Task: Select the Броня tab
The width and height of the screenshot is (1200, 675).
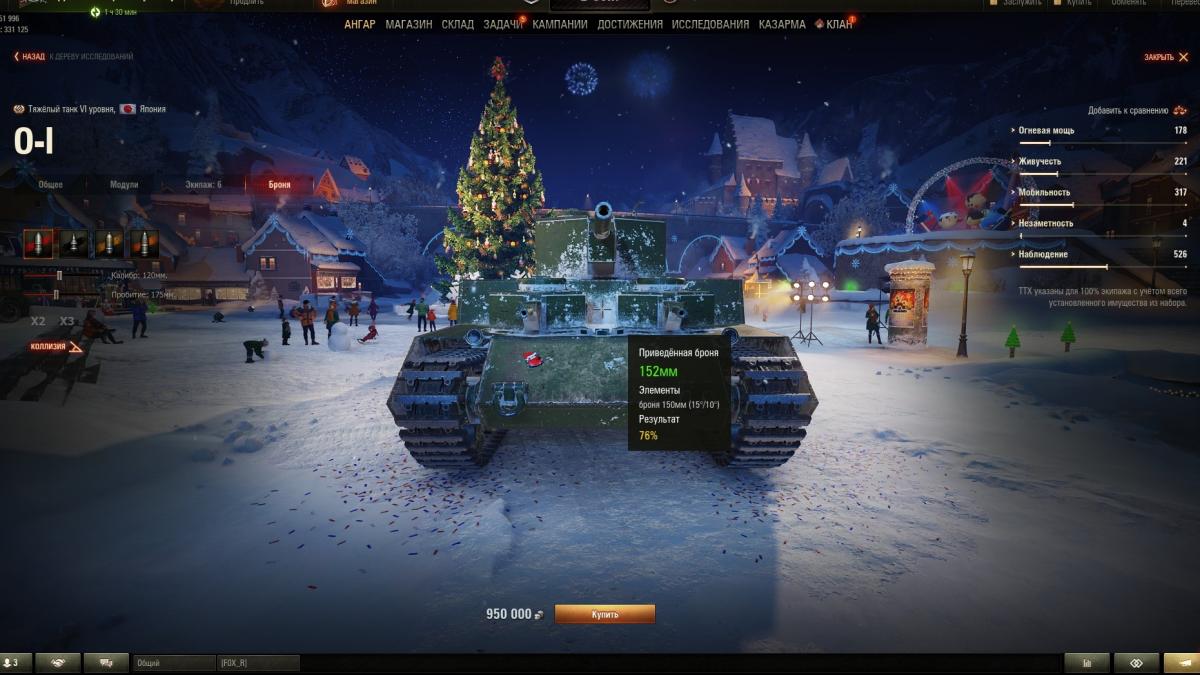Action: pyautogui.click(x=279, y=185)
